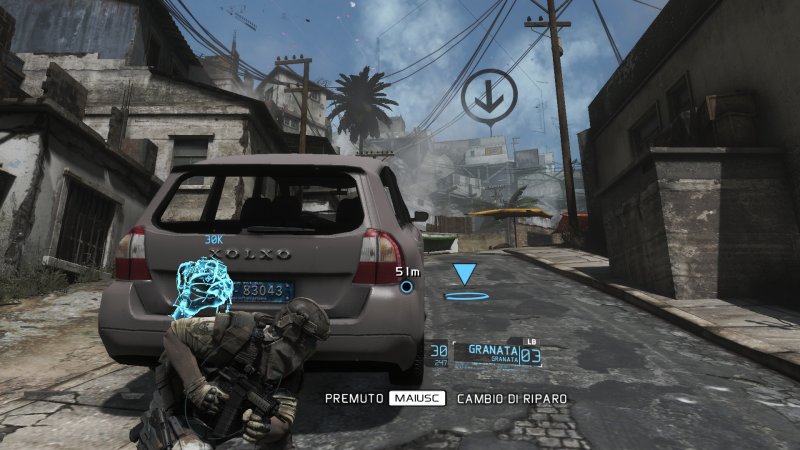Select the blue triangle cover-swap marker

[x=465, y=274]
